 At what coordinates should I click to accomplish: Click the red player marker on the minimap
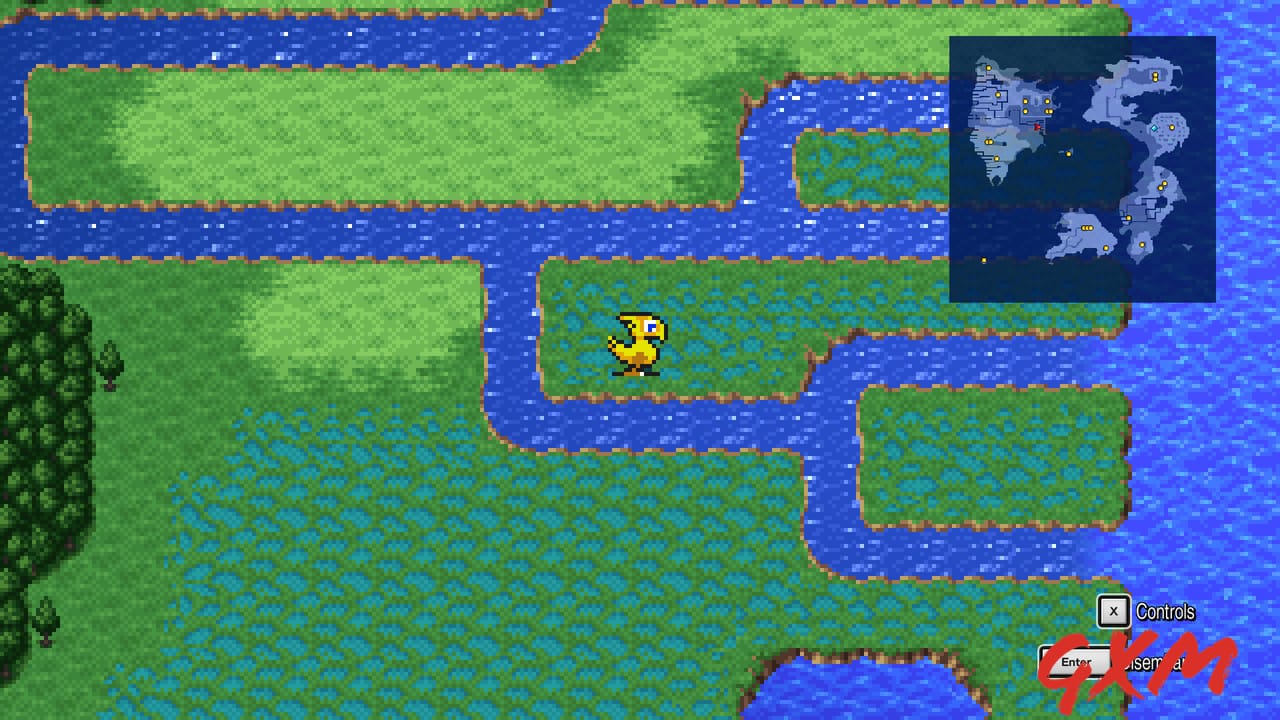[1037, 127]
